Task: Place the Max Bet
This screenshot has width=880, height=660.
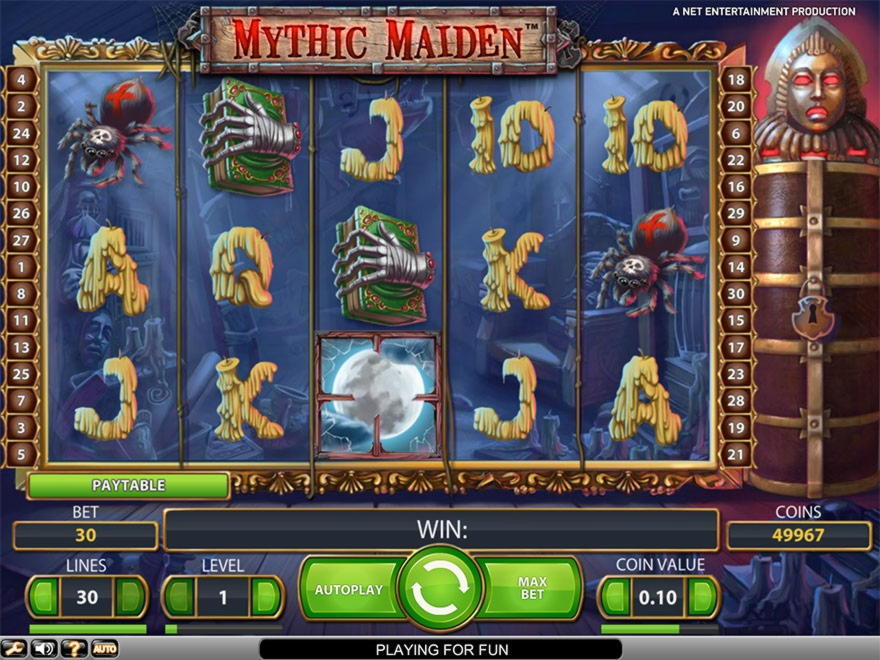Action: (532, 589)
